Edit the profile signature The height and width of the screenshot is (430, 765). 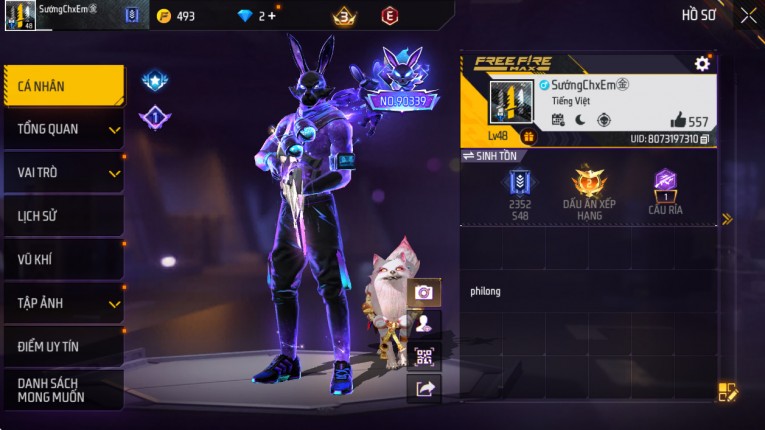click(727, 393)
